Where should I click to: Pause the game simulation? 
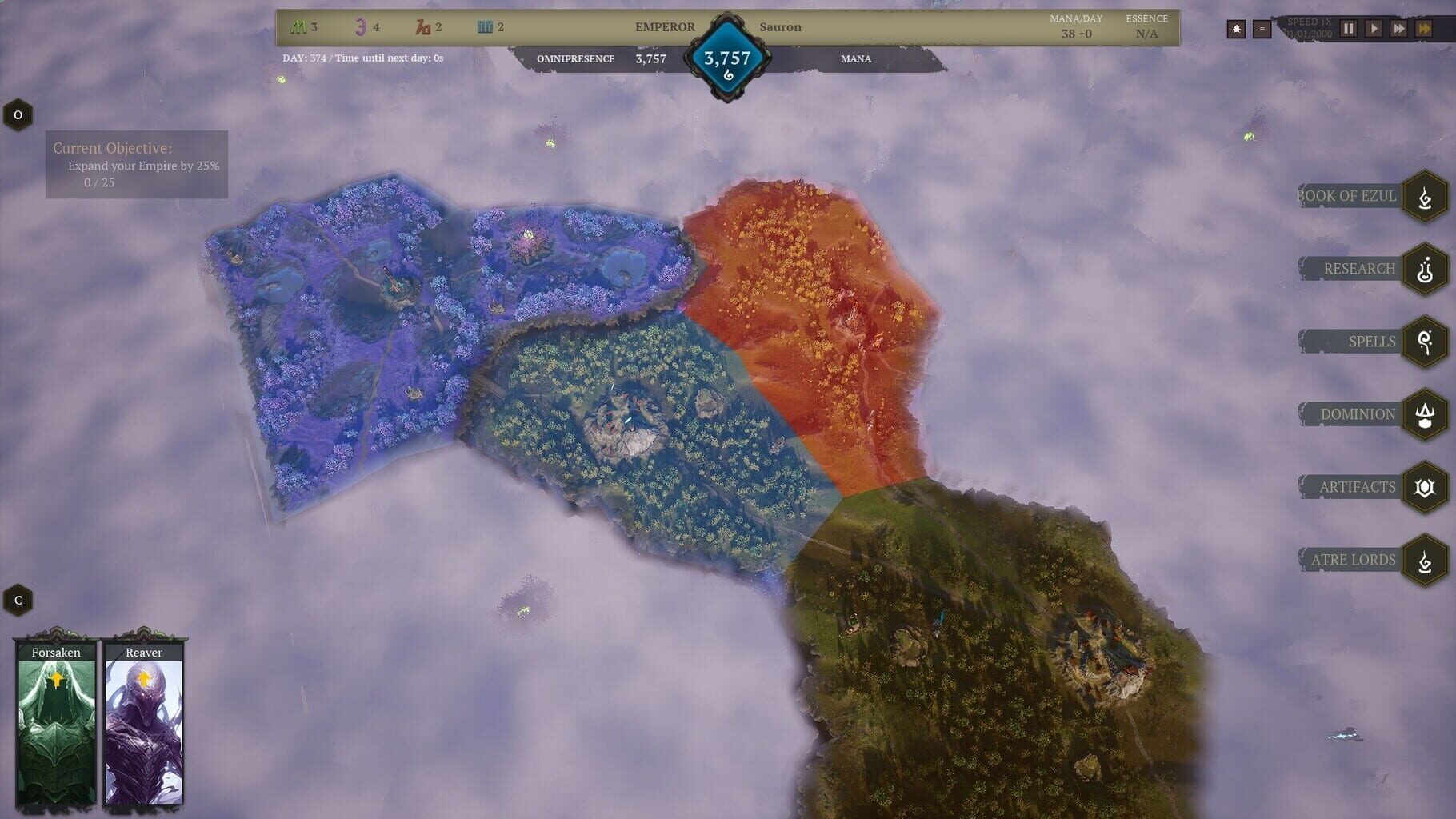(x=1348, y=29)
